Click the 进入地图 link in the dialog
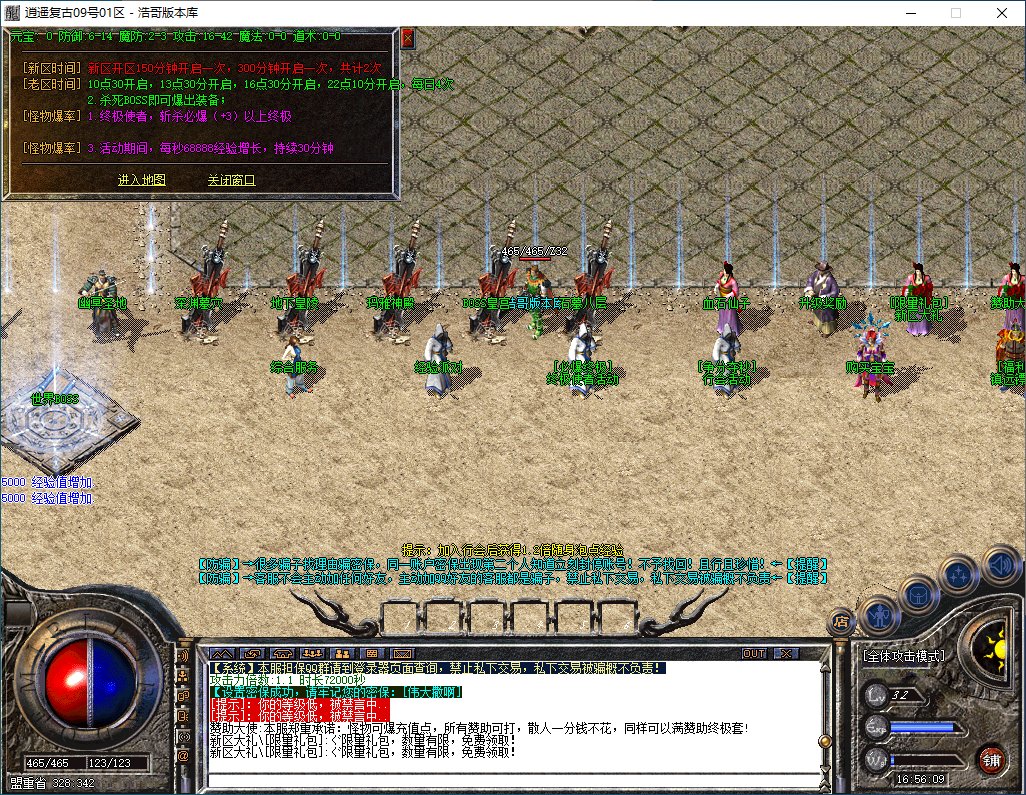Viewport: 1026px width, 795px height. [x=142, y=180]
